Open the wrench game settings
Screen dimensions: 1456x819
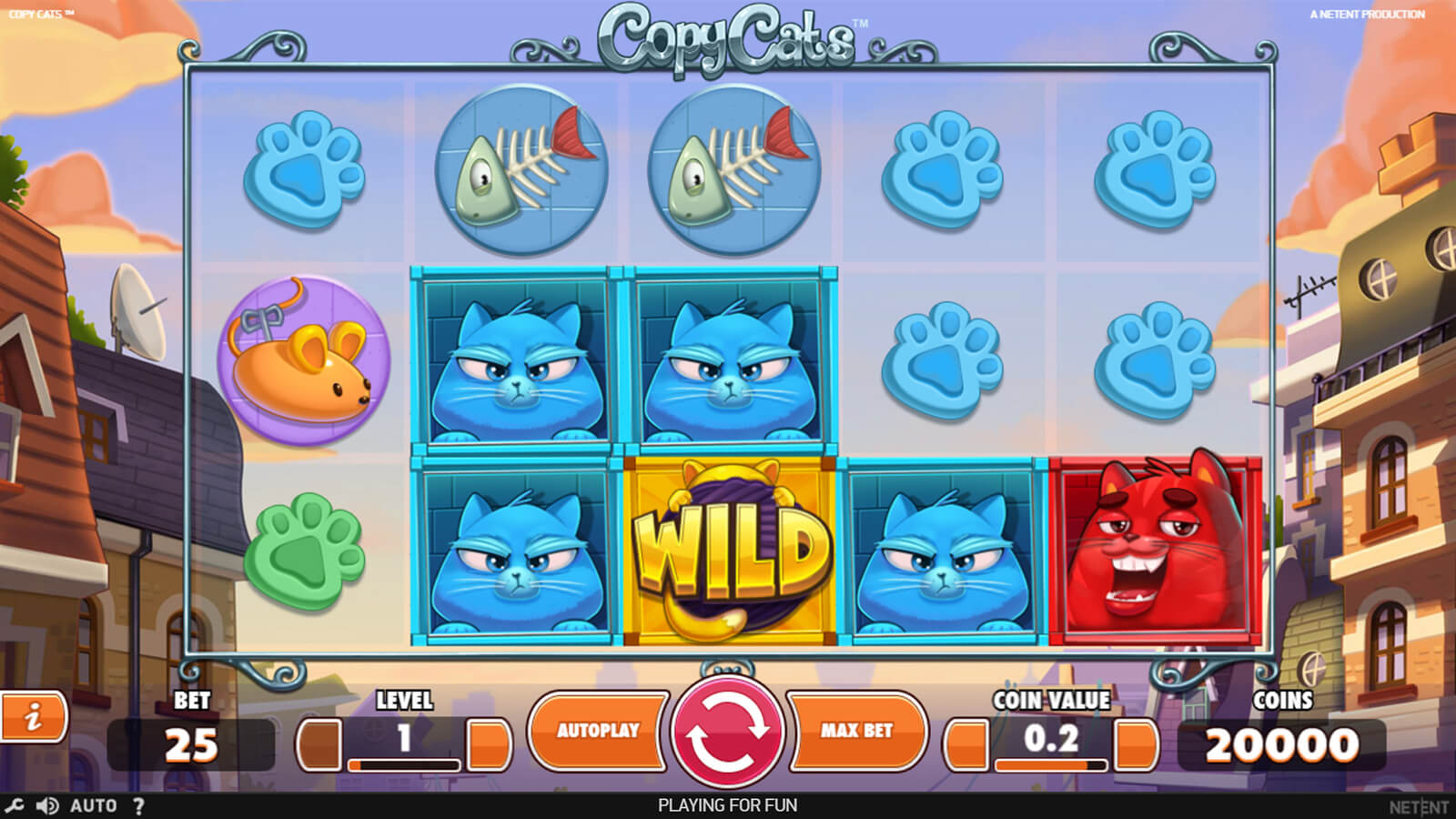pos(14,805)
